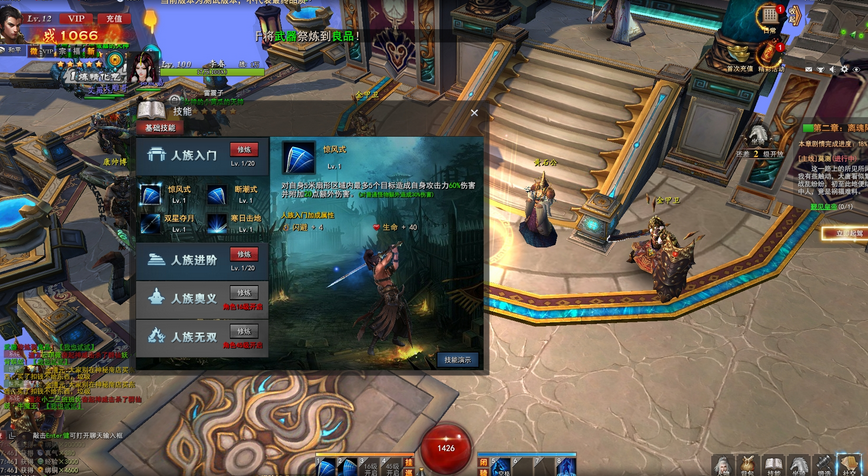The height and width of the screenshot is (476, 868).
Task: Close the skills window
Action: 474,113
